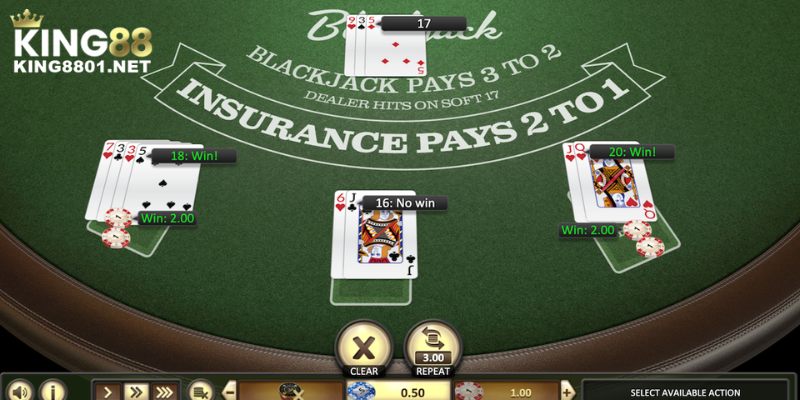Repeat the previous 3.00 bet

click(433, 343)
